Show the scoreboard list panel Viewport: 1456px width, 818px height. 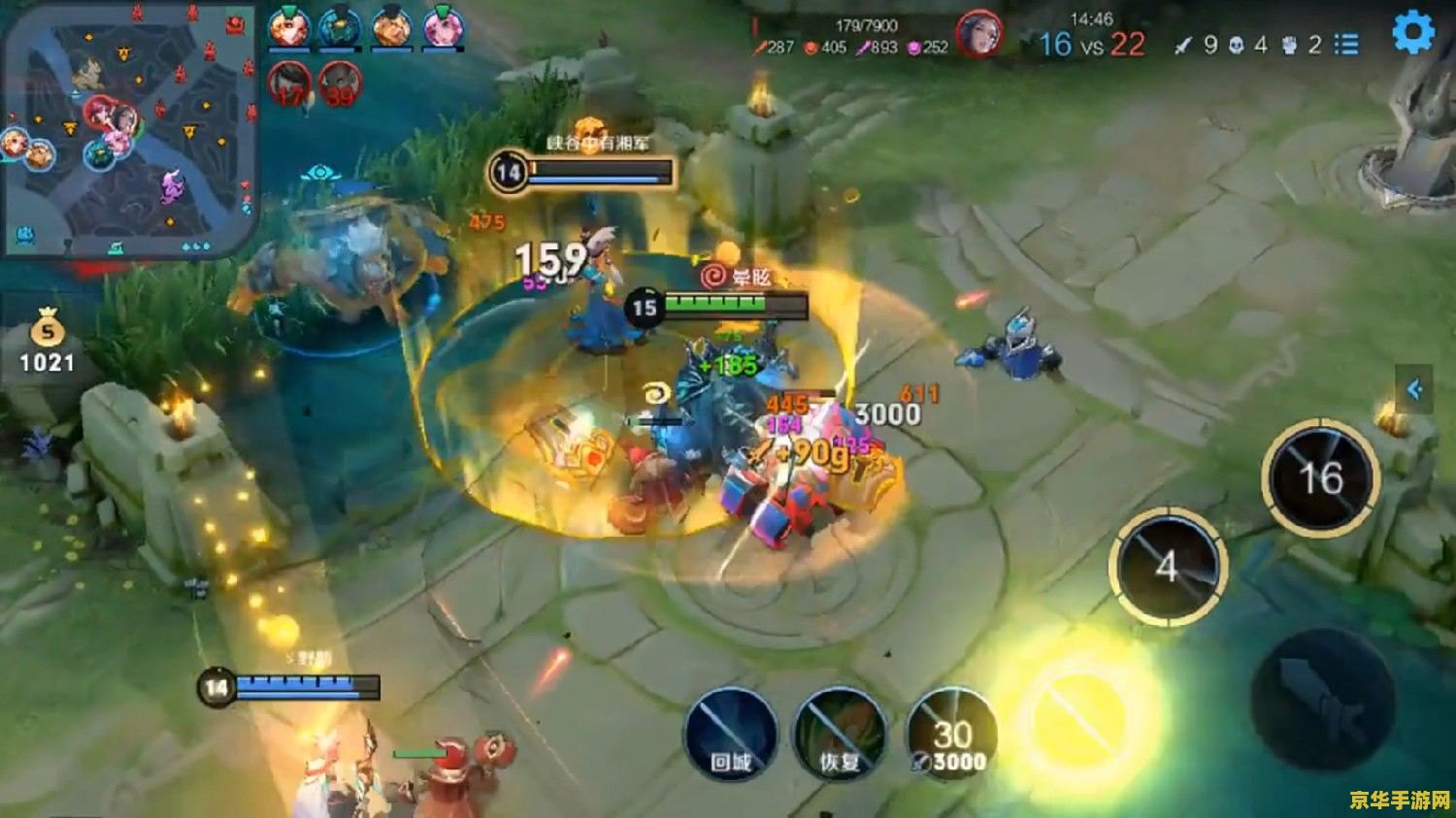1345,45
